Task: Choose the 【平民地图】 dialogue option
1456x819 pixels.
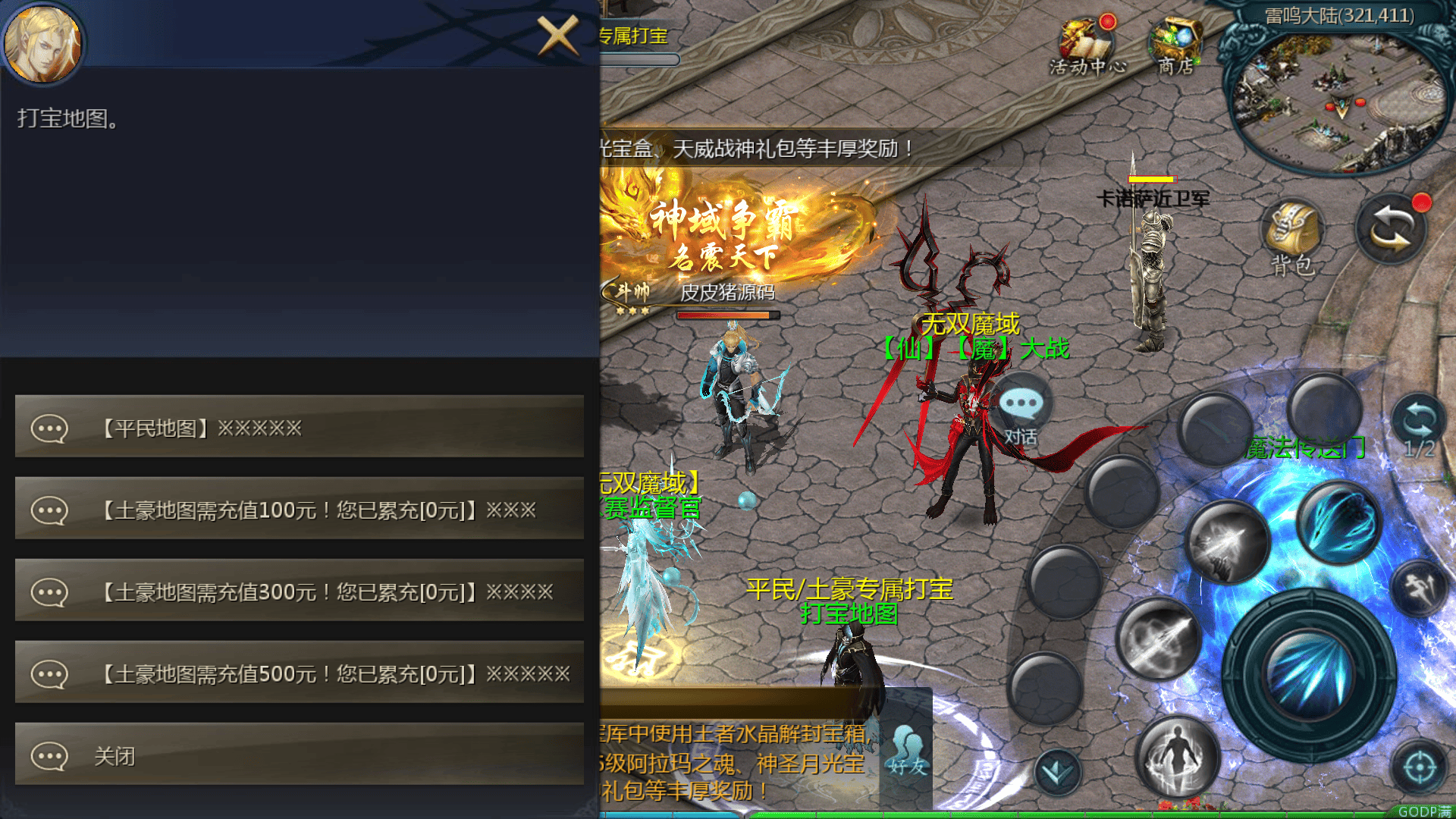Action: 300,428
